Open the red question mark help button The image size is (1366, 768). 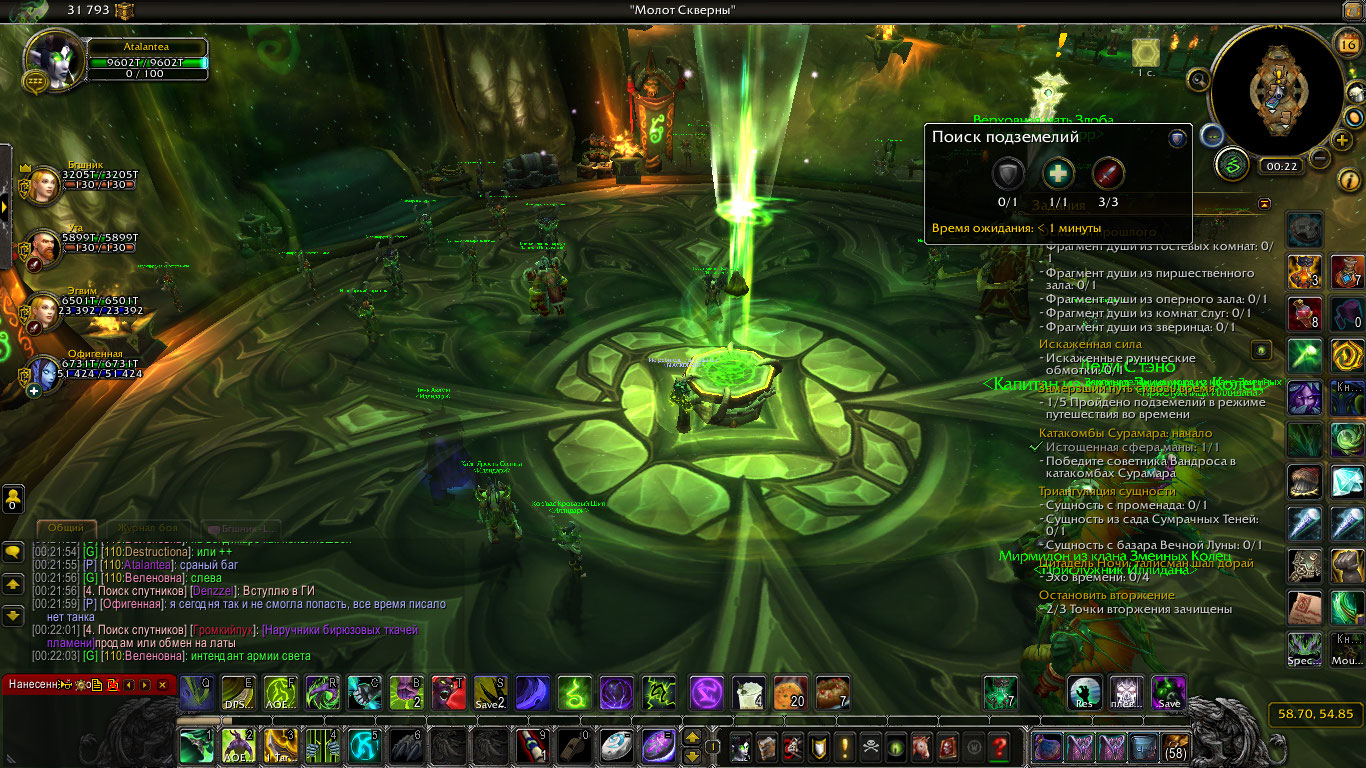[x=998, y=747]
